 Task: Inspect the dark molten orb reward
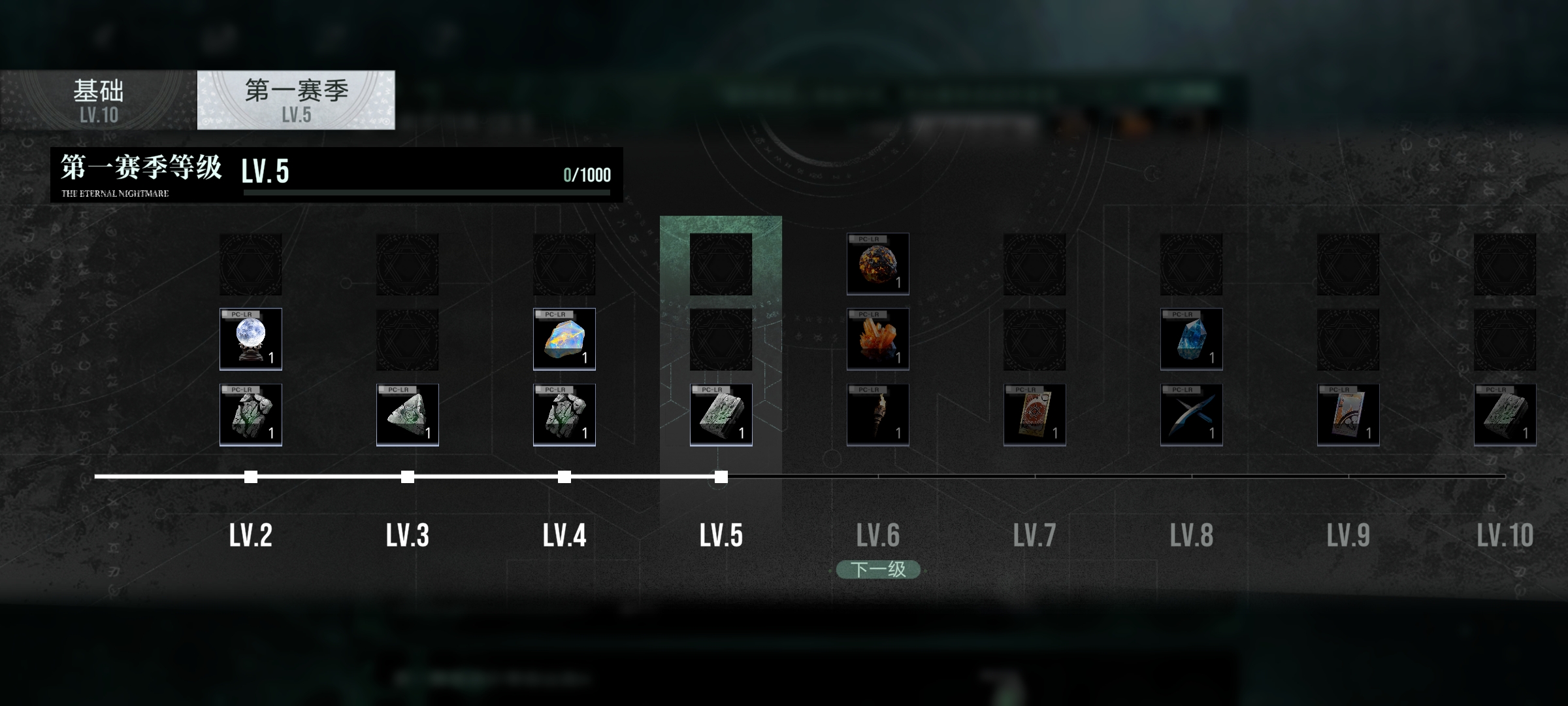[x=878, y=264]
